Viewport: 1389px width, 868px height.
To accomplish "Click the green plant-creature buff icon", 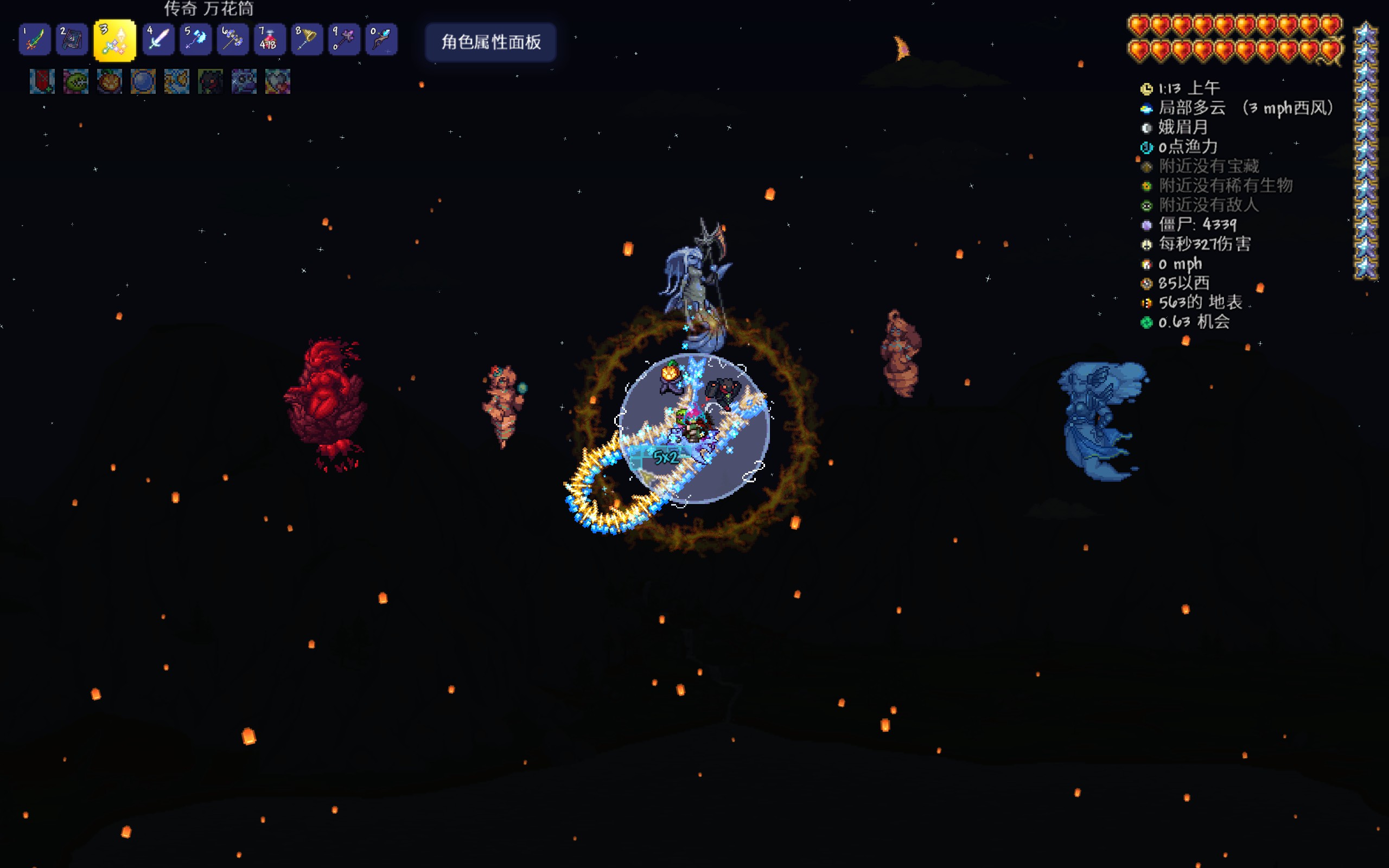I will (76, 81).
